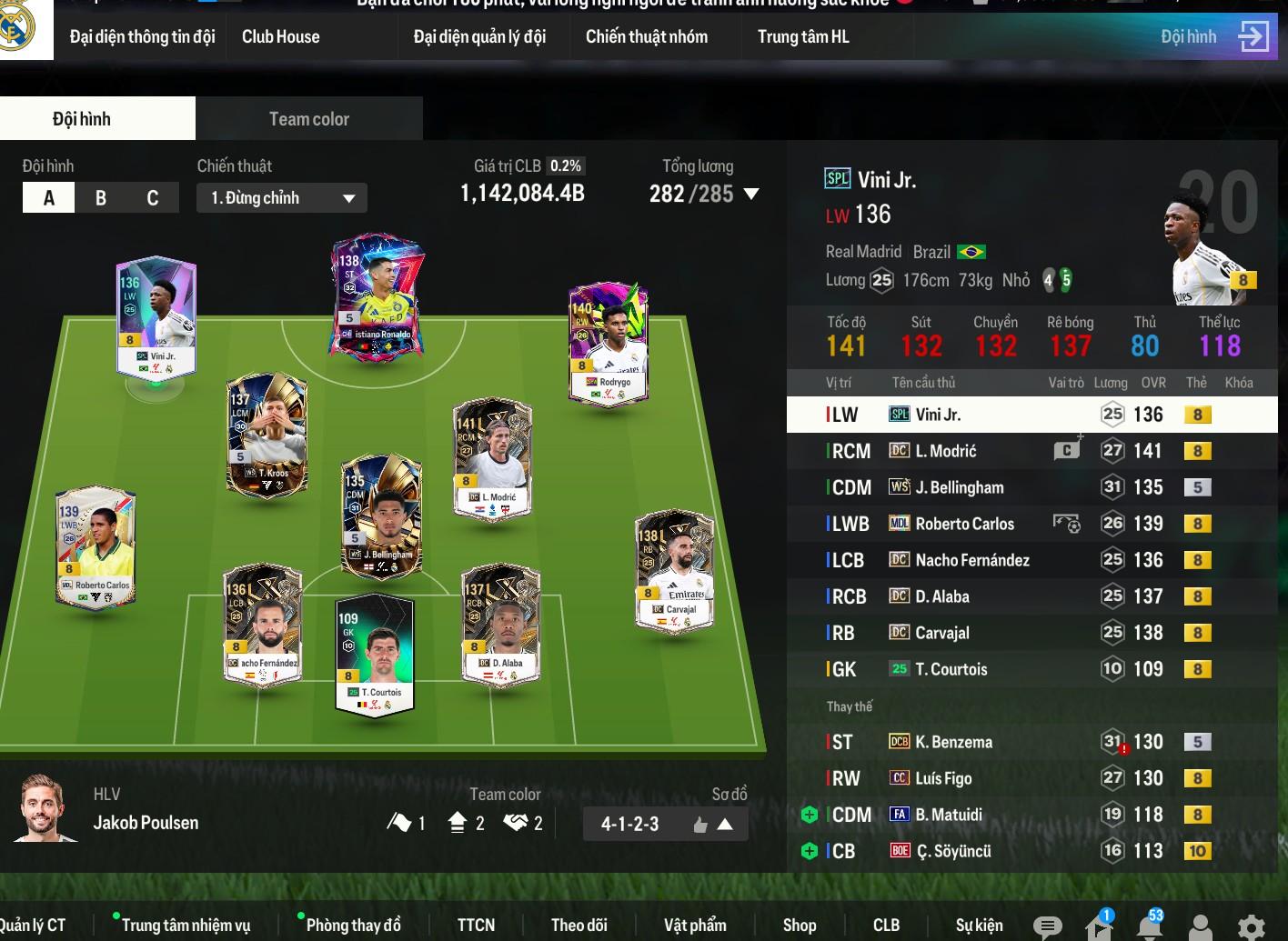The image size is (1288, 941).
Task: Select T. Courtois goalkeeper card
Action: pos(376,653)
